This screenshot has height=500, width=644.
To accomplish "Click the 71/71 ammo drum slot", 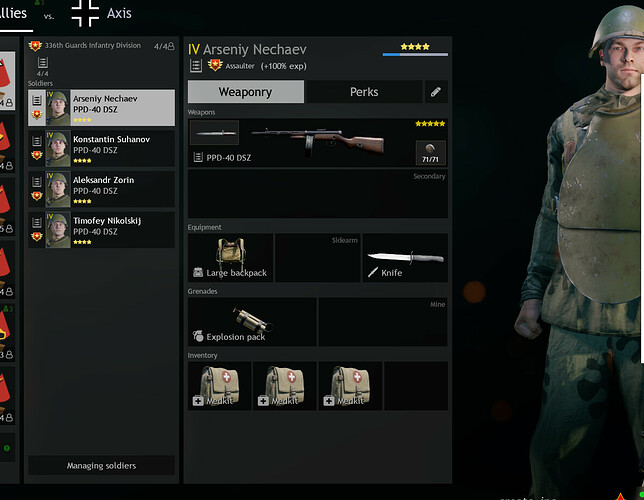I will point(430,153).
